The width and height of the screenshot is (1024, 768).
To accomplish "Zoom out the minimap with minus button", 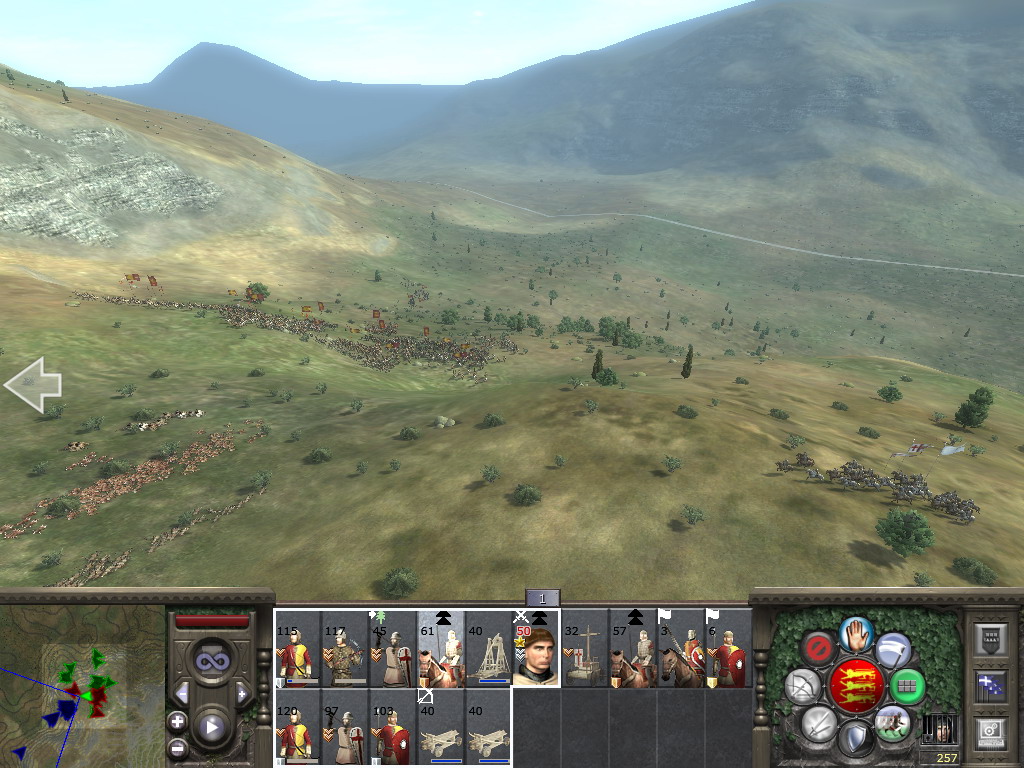I will pos(178,747).
